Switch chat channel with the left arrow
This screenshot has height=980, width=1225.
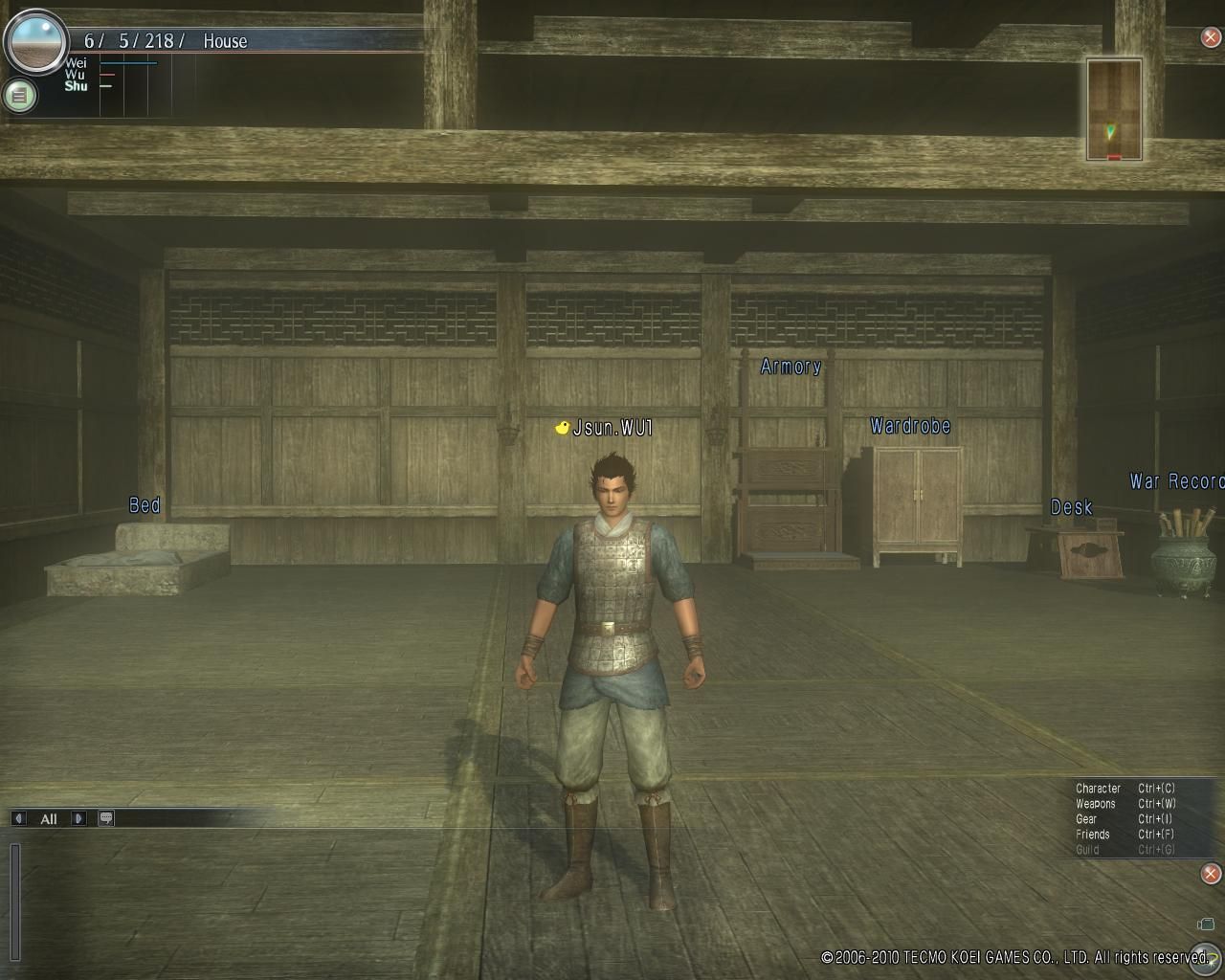[x=18, y=818]
